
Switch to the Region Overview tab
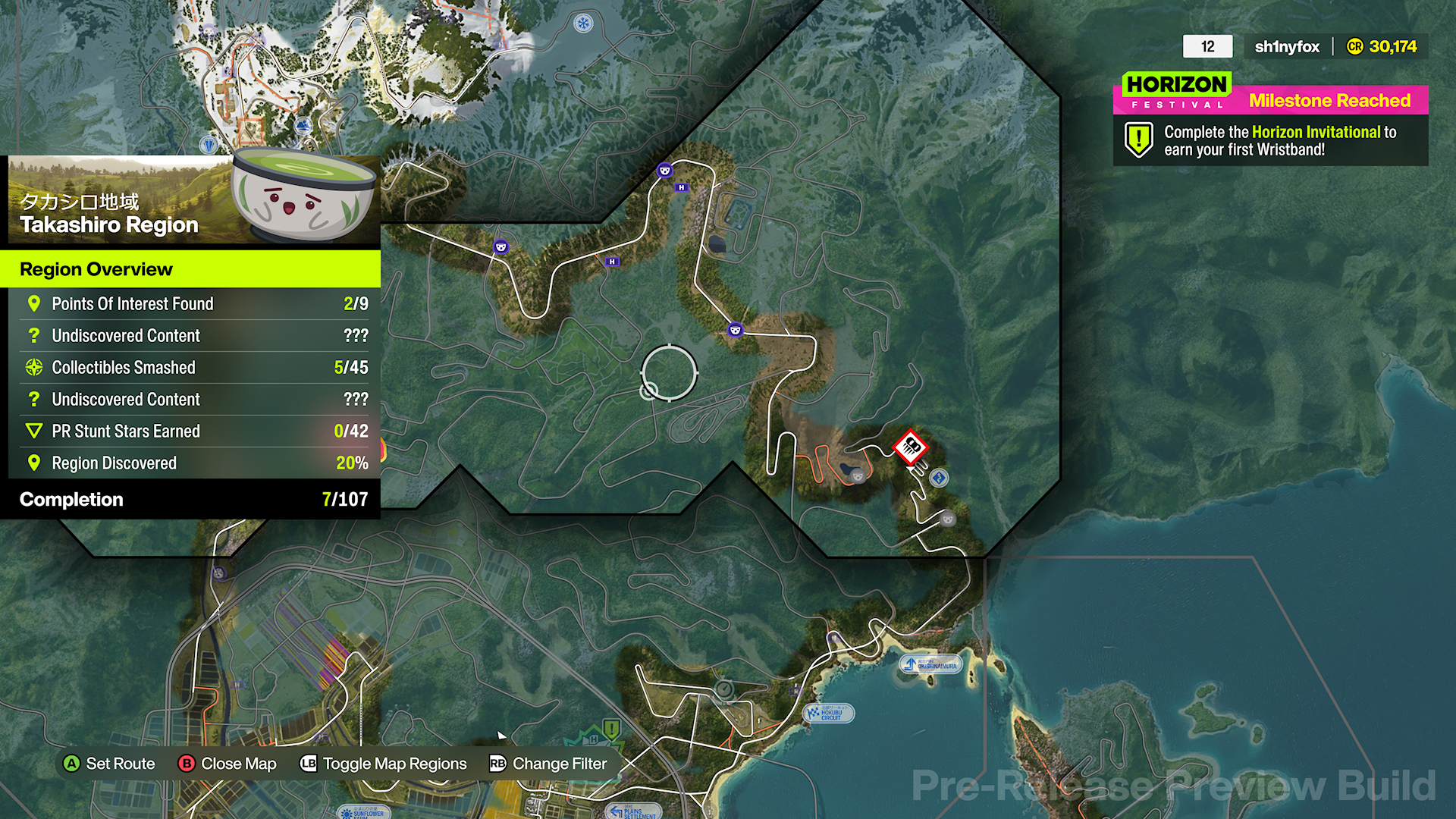pos(96,269)
